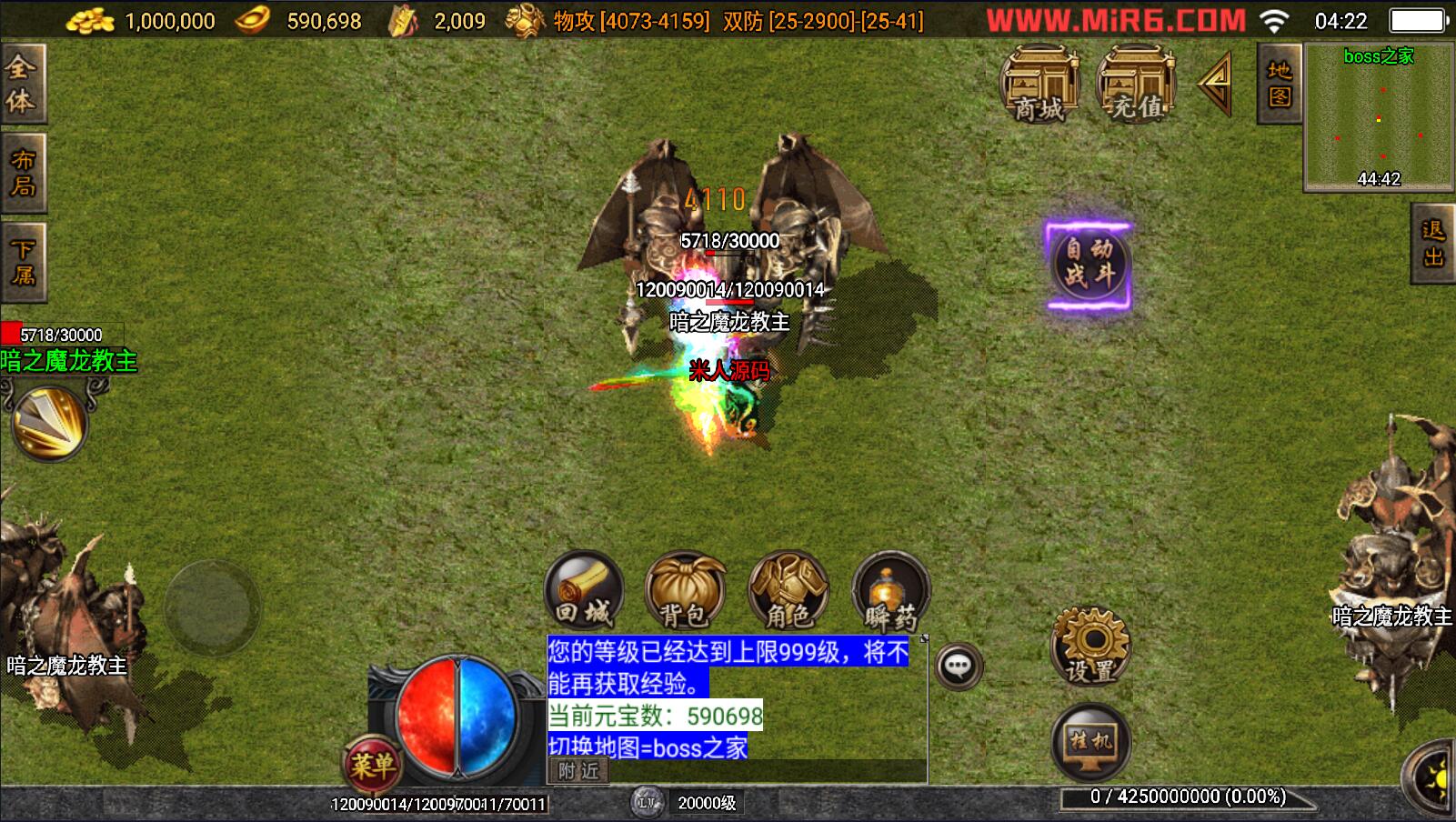Open the 充值 recharge menu
Image resolution: width=1456 pixels, height=822 pixels.
pyautogui.click(x=1137, y=85)
